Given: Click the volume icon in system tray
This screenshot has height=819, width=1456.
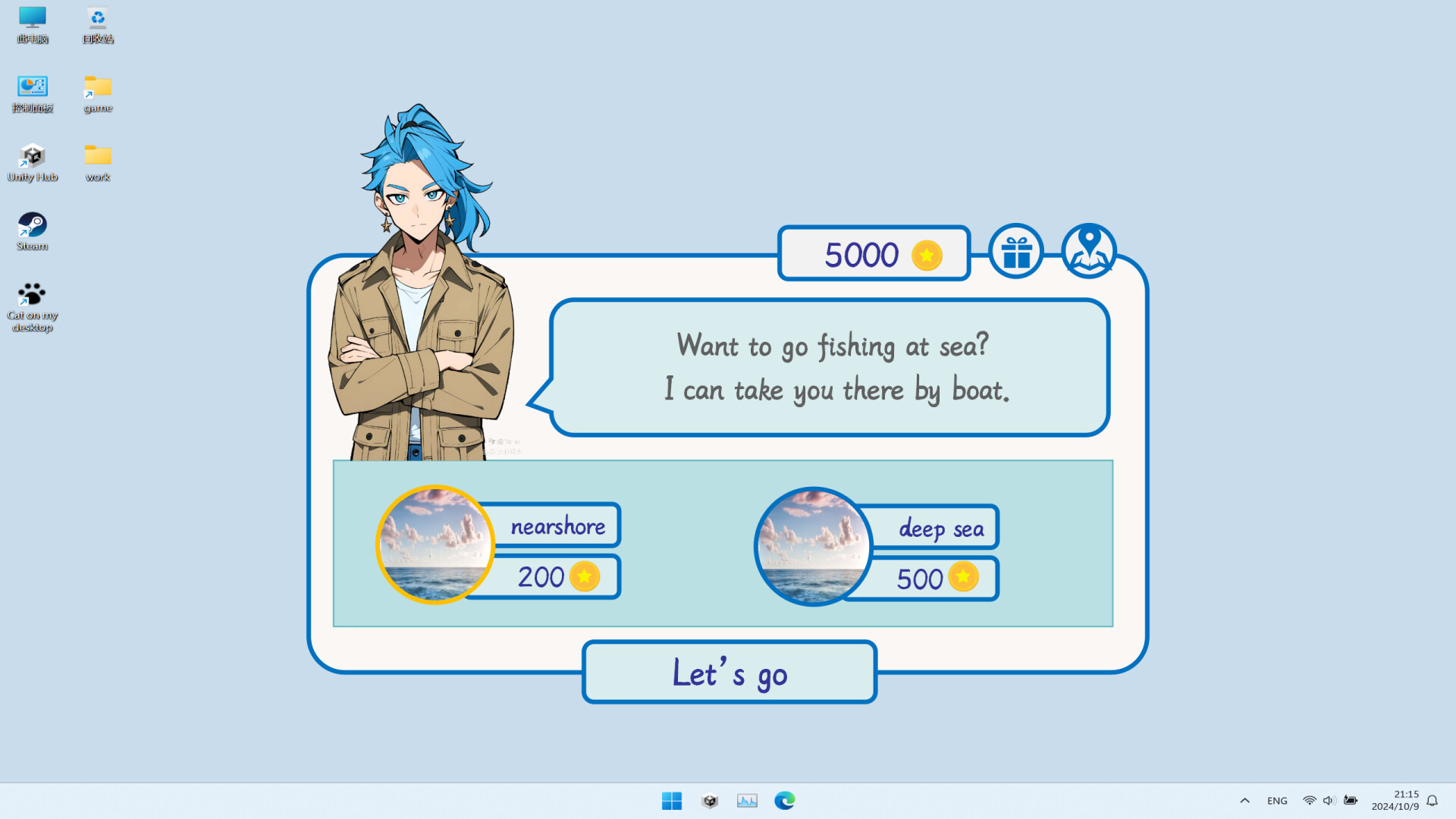Looking at the screenshot, I should (x=1328, y=800).
